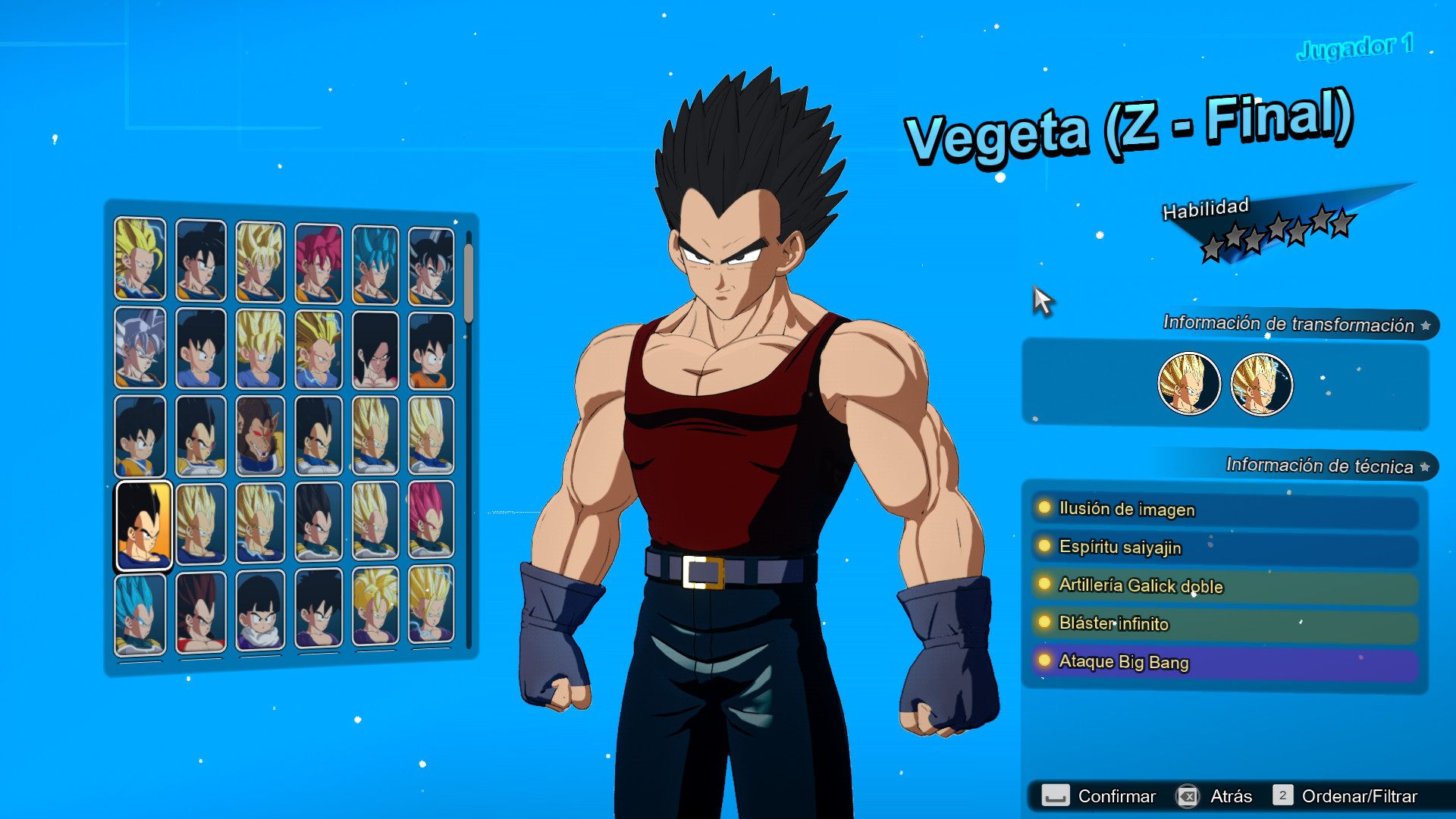Choose the Great Ape Vegeta portrait
Screen dimensions: 1456x819
tap(259, 436)
